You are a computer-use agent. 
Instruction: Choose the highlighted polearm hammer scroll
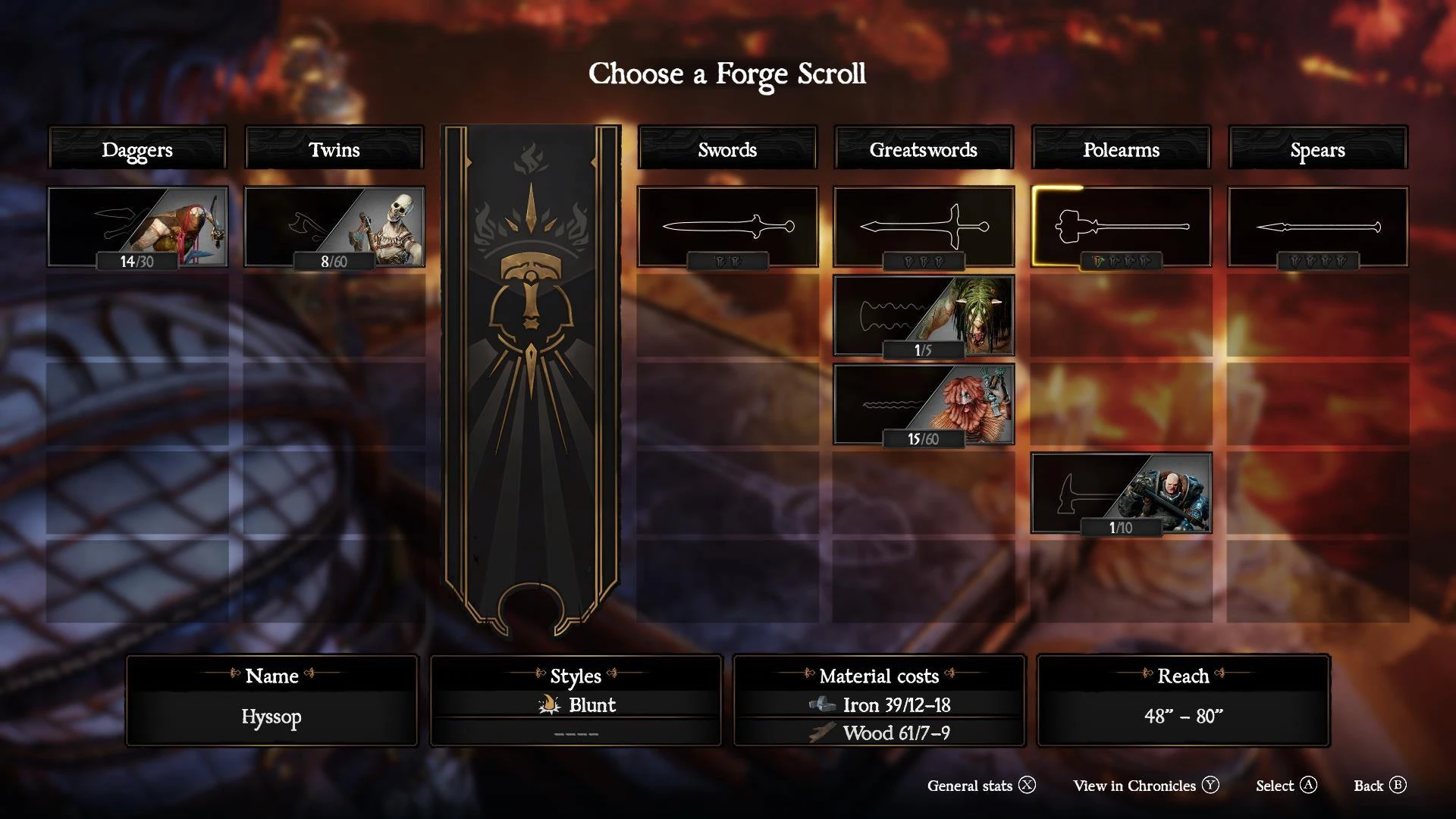(x=1121, y=227)
